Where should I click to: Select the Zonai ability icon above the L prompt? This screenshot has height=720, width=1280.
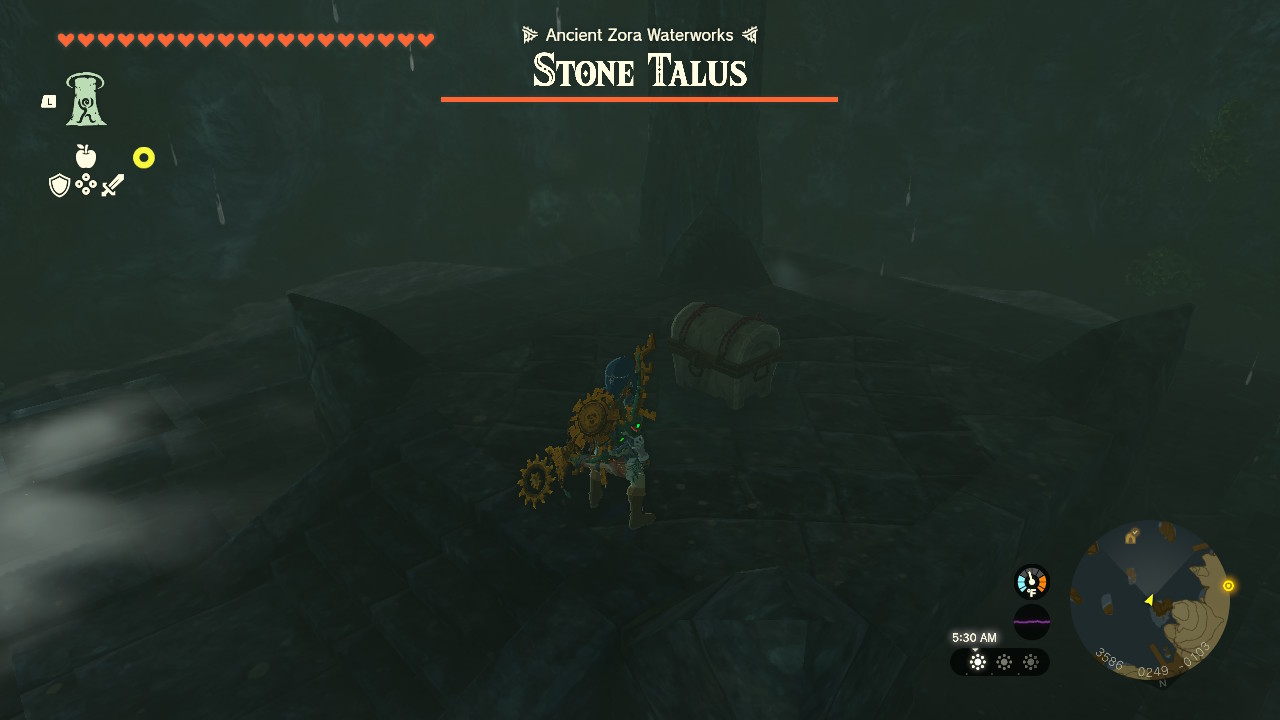point(84,96)
